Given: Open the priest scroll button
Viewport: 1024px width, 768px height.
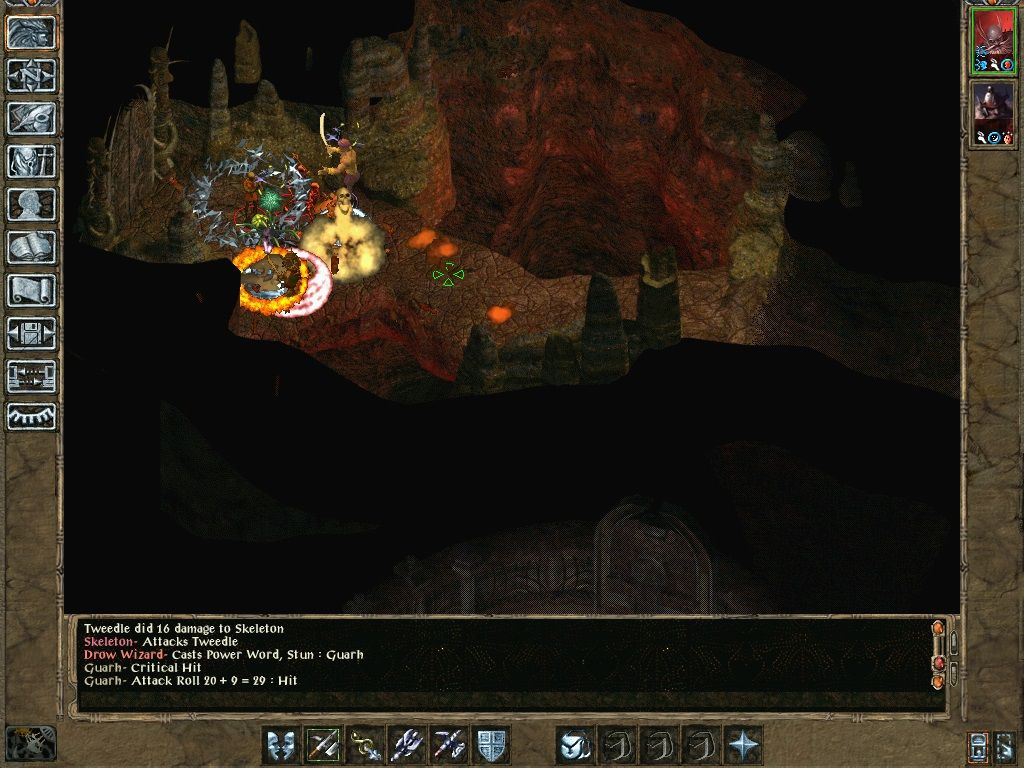Looking at the screenshot, I should [x=31, y=290].
